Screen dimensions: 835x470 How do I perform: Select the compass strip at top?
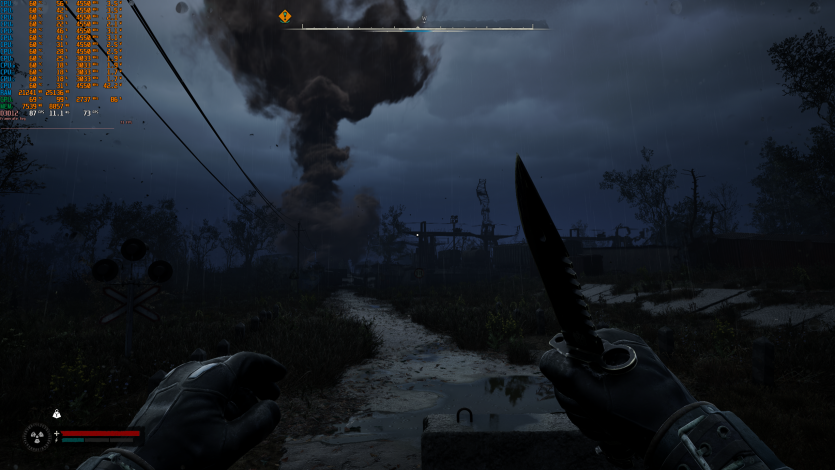point(418,27)
